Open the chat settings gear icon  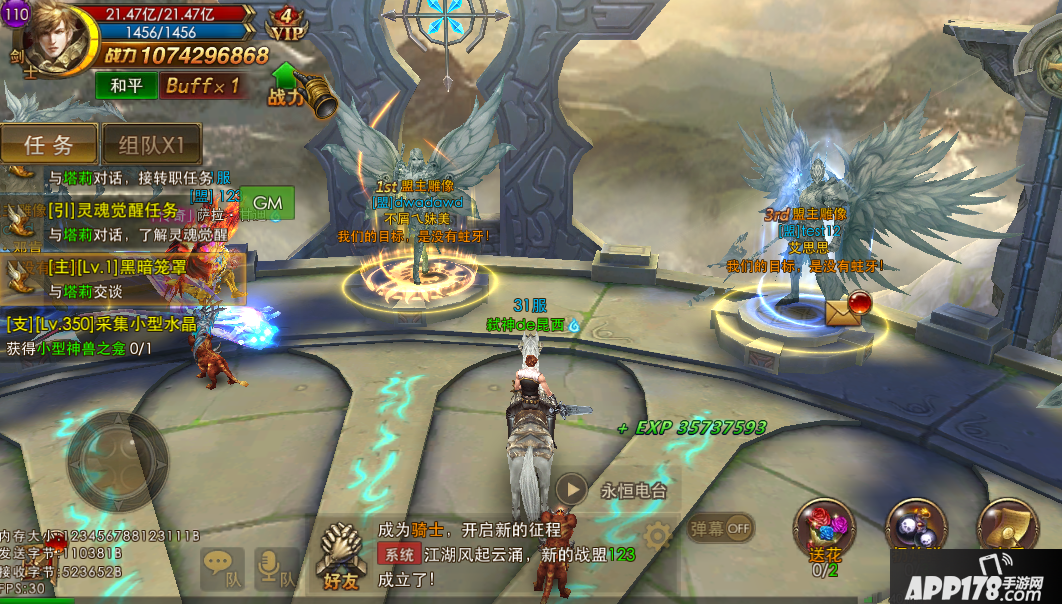point(656,535)
